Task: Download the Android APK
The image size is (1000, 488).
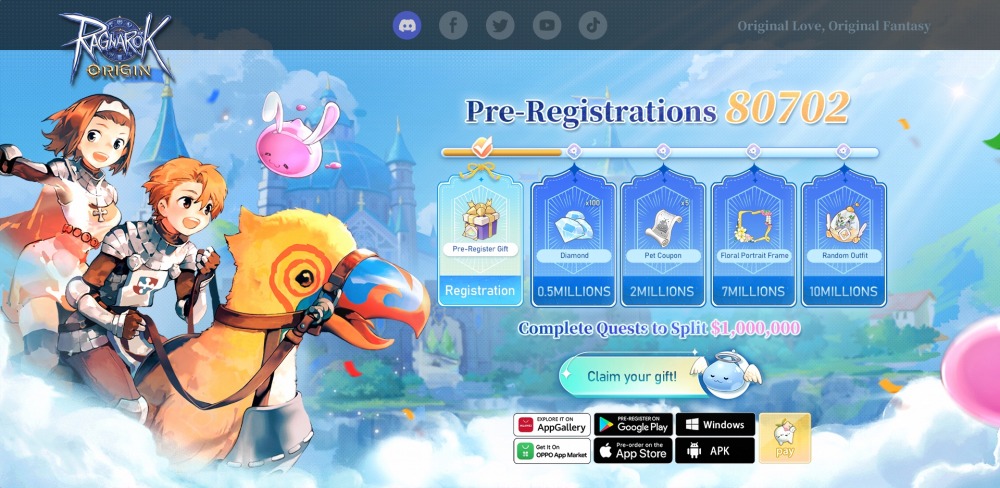Action: point(715,451)
